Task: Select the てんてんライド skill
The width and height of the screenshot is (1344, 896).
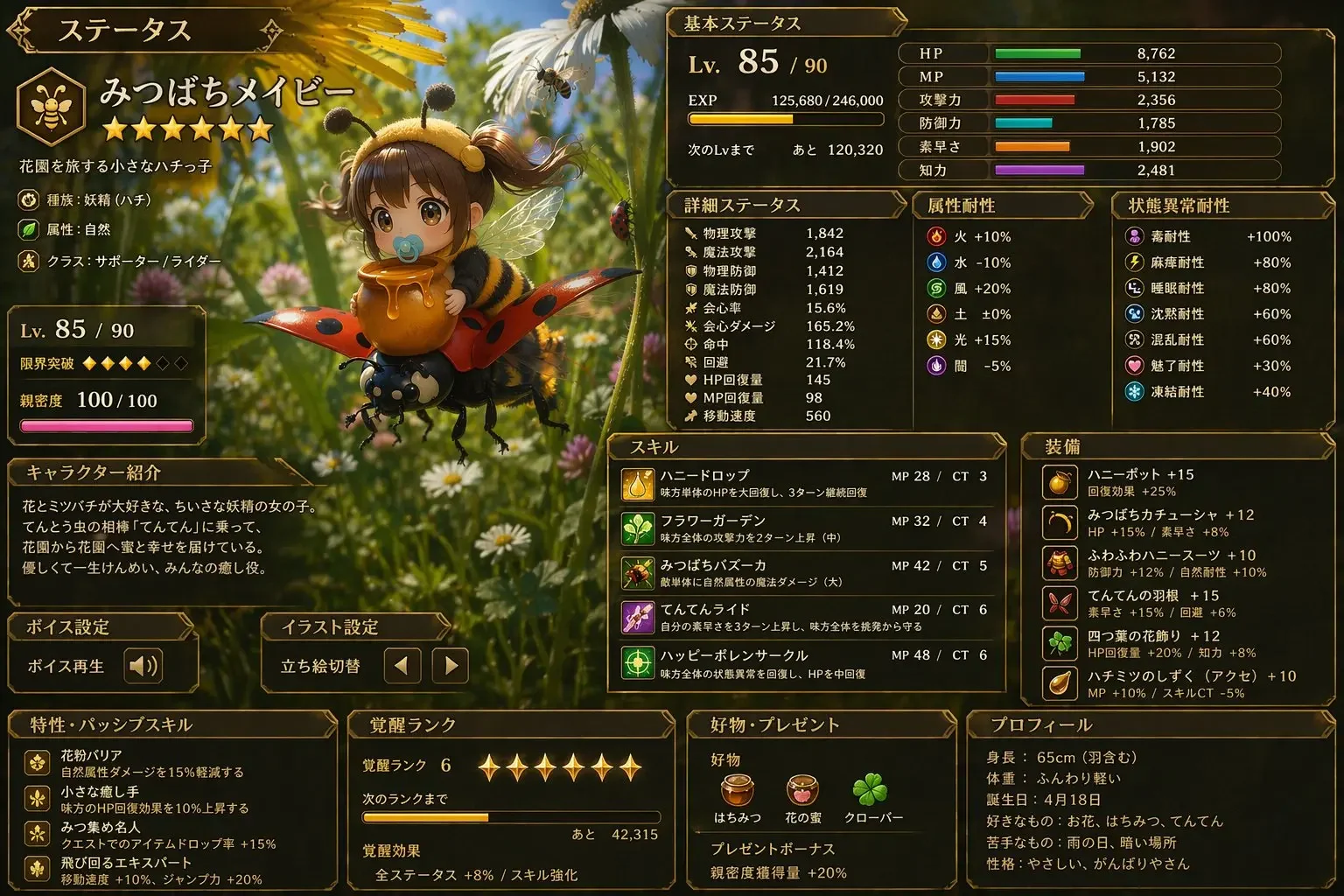Action: point(805,617)
